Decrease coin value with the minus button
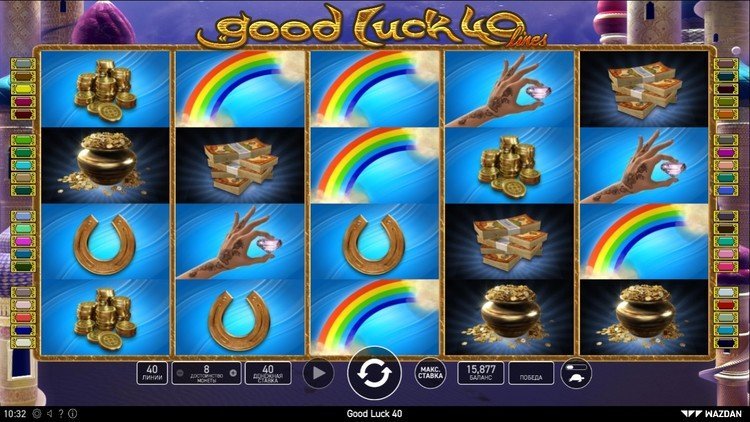This screenshot has width=750, height=422. 179,374
